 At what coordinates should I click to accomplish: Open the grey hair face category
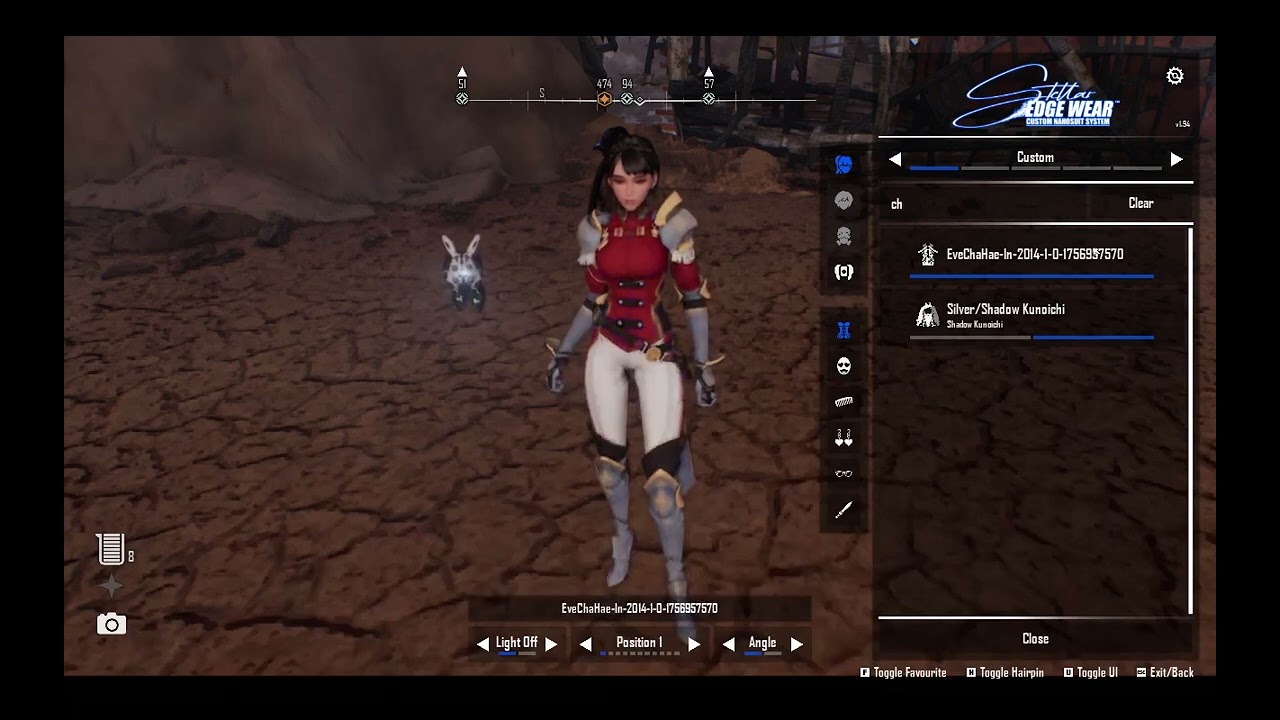844,201
